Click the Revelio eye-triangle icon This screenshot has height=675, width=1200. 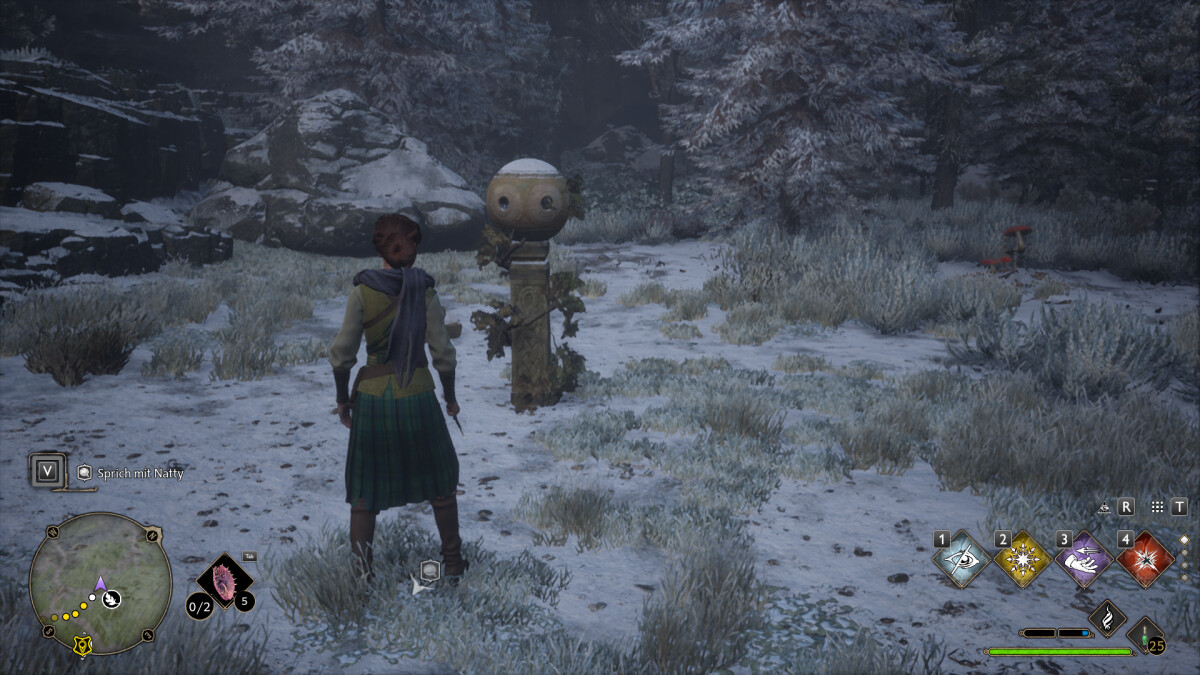pos(1104,507)
